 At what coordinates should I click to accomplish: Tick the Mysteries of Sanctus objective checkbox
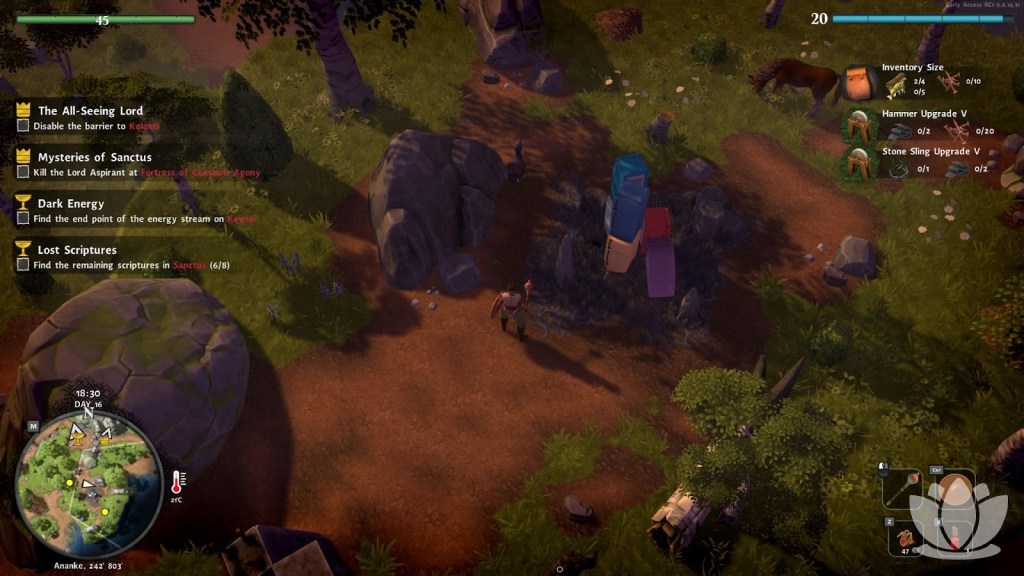23,172
